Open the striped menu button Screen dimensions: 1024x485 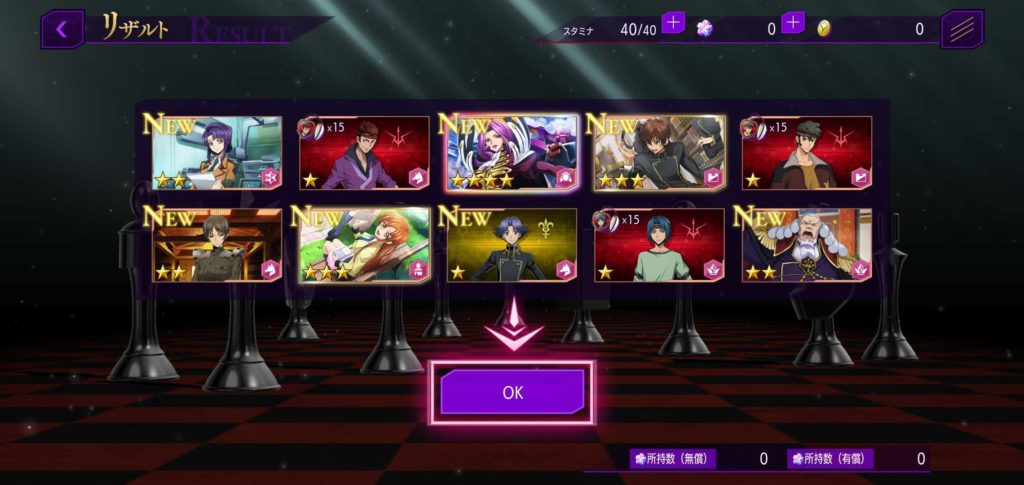coord(962,29)
